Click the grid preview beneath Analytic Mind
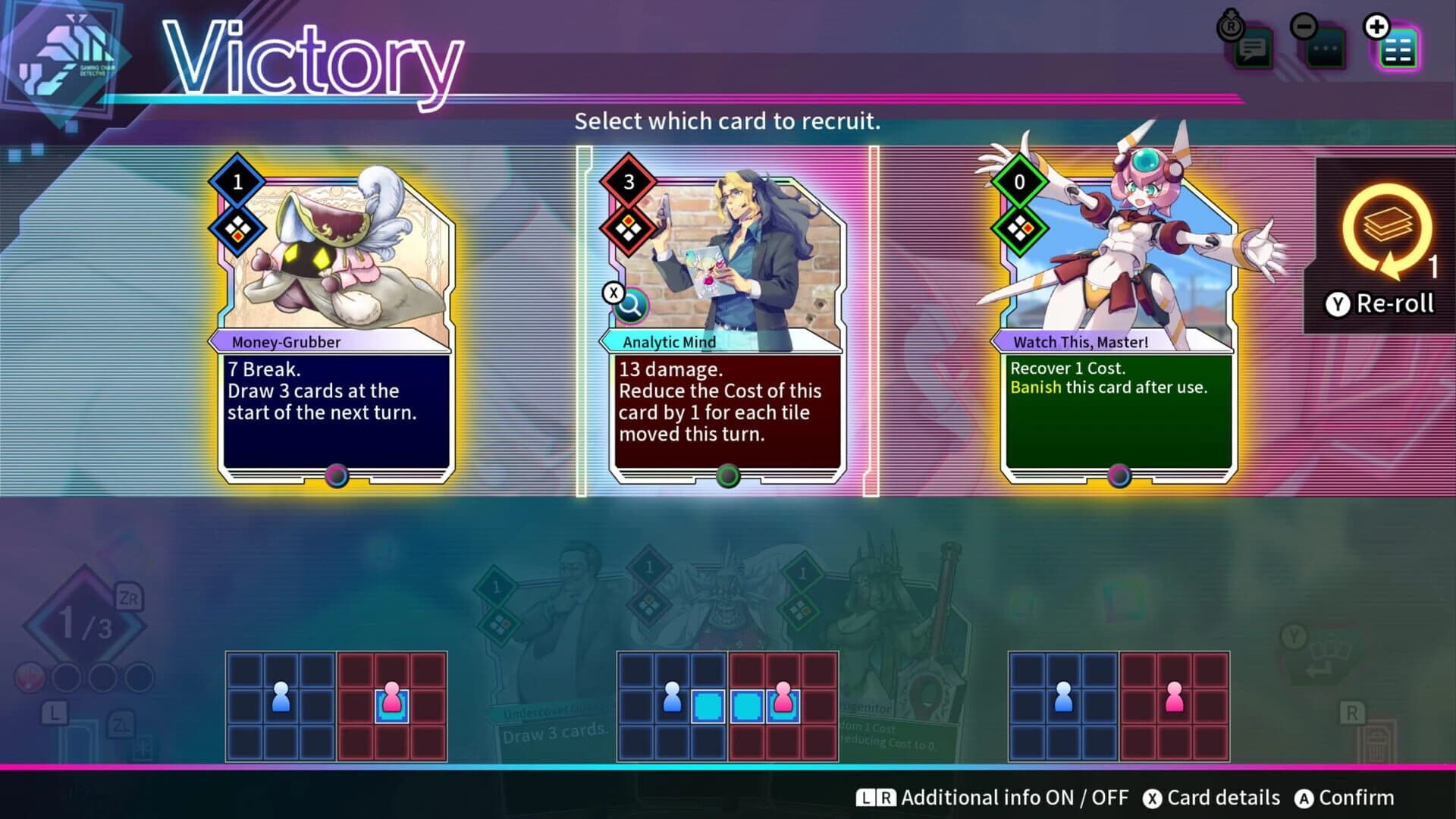The height and width of the screenshot is (819, 1456). [726, 705]
